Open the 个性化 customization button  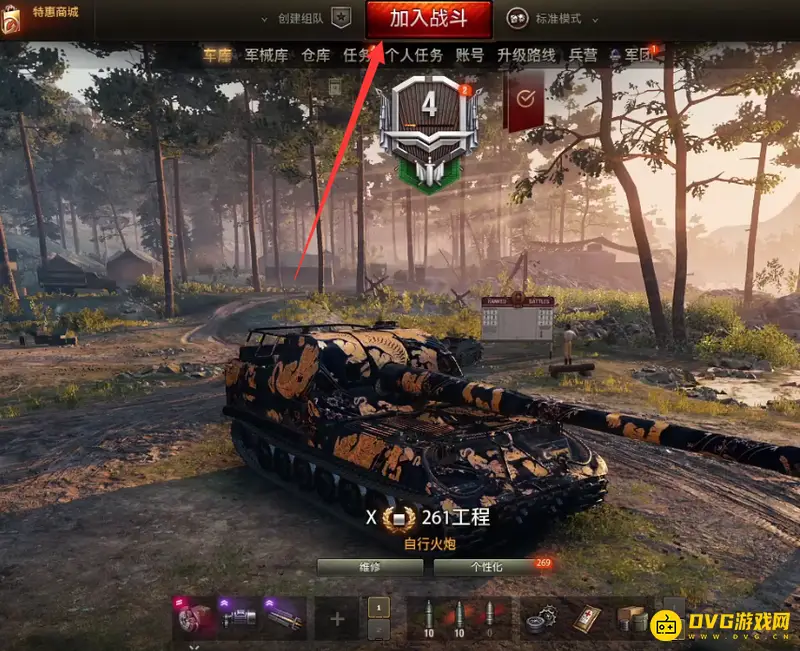pos(486,567)
